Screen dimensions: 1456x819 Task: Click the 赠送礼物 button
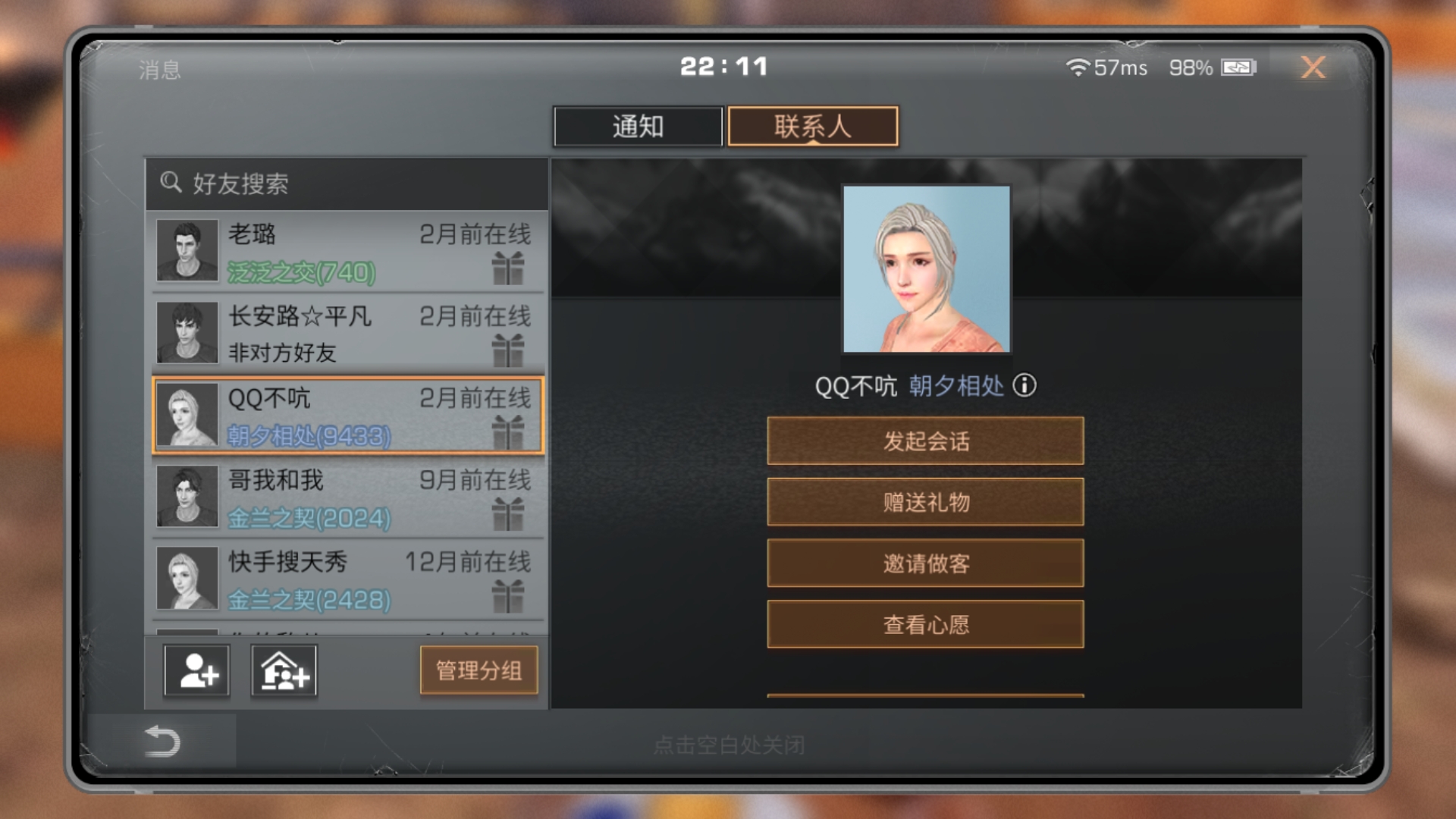(x=926, y=502)
